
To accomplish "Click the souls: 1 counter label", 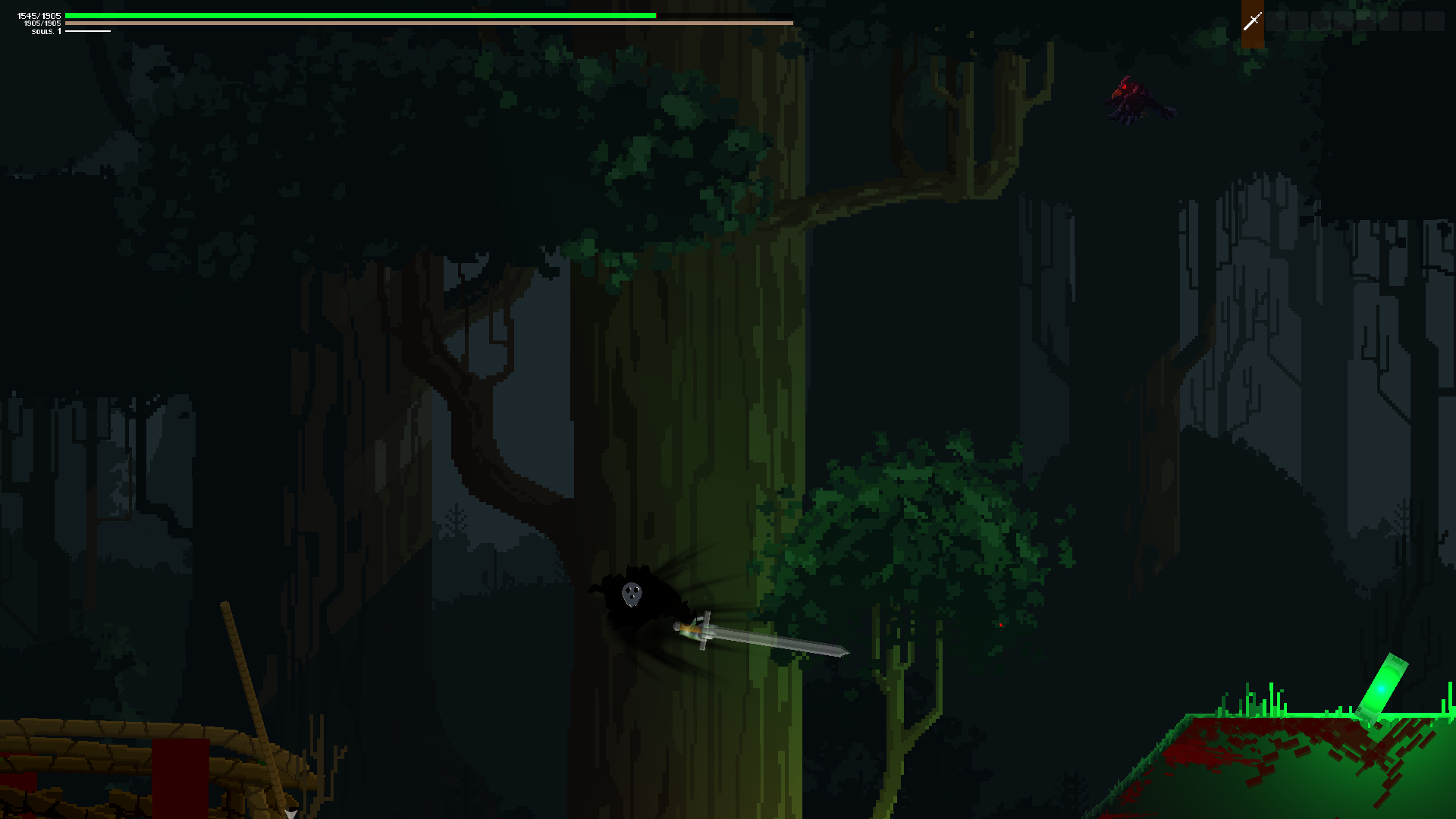I will tap(45, 32).
